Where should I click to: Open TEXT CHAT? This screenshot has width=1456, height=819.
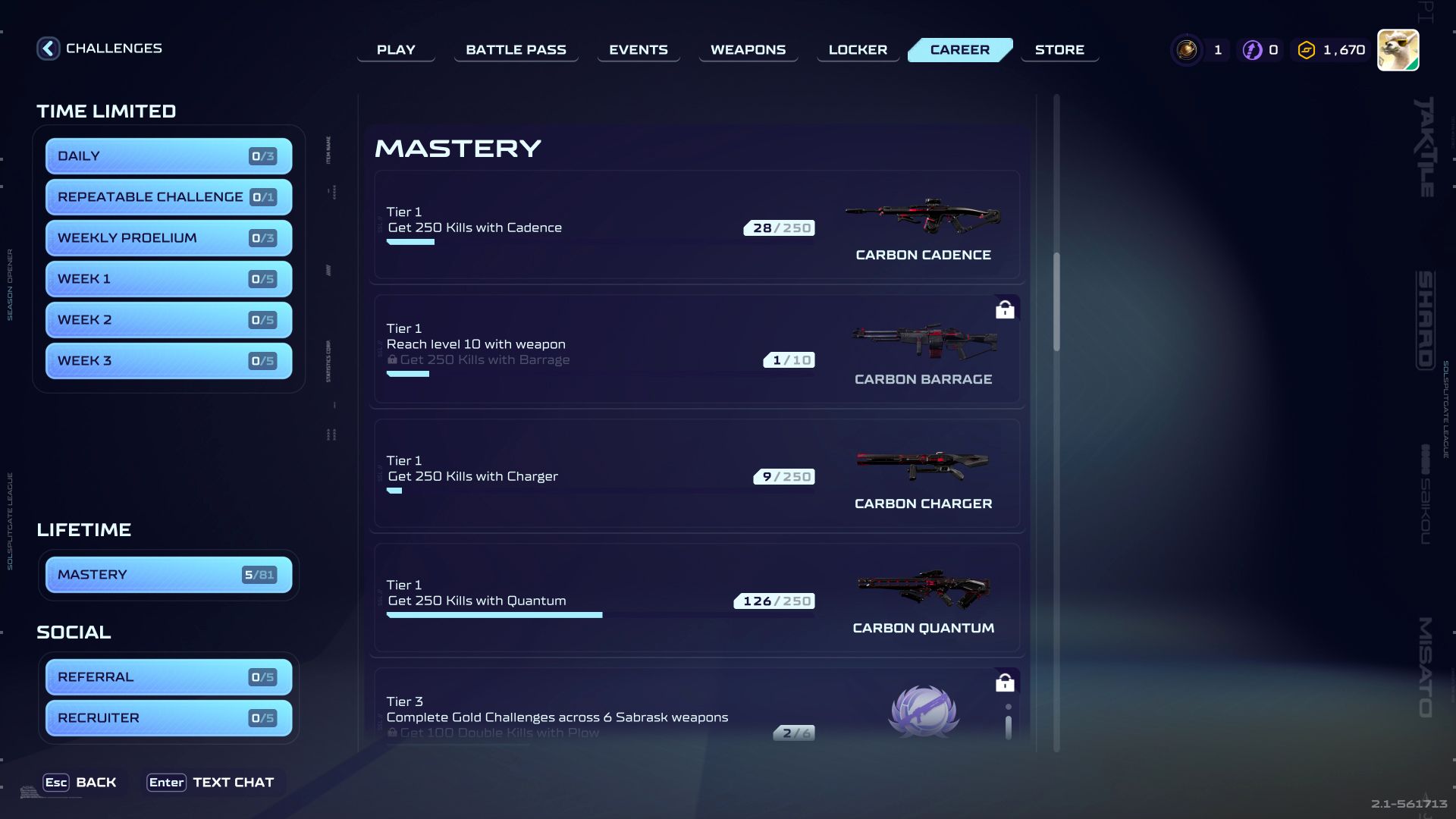tap(213, 782)
